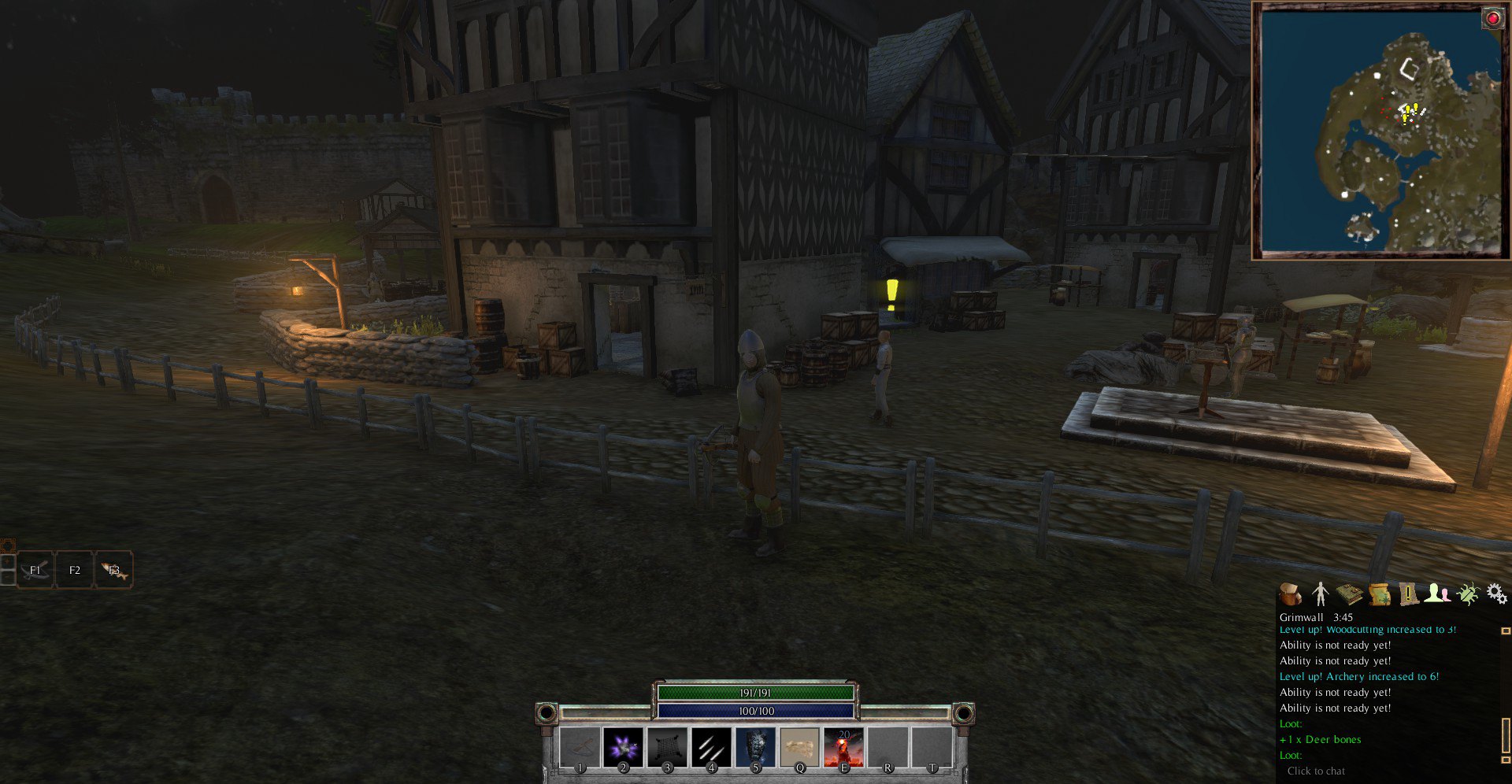Activate the purple burst ability in slot 2
The width and height of the screenshot is (1512, 784).
[x=623, y=746]
